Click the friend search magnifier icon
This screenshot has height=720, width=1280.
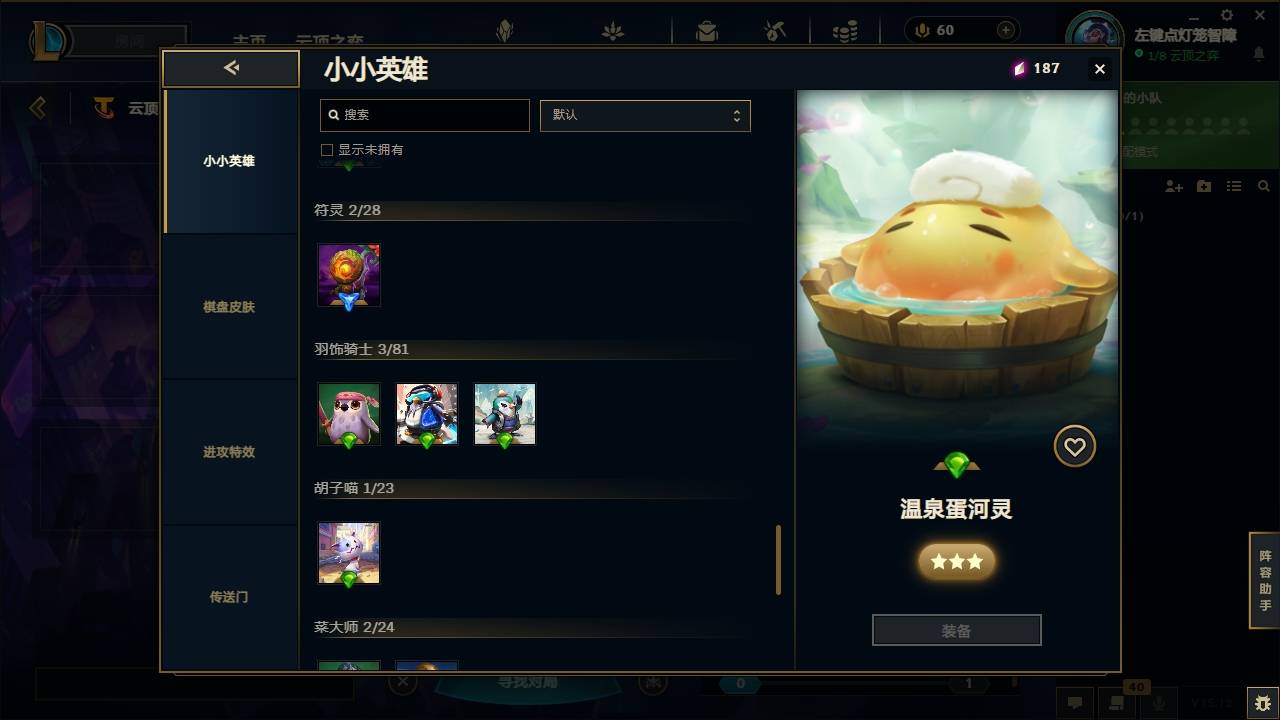[x=1263, y=186]
